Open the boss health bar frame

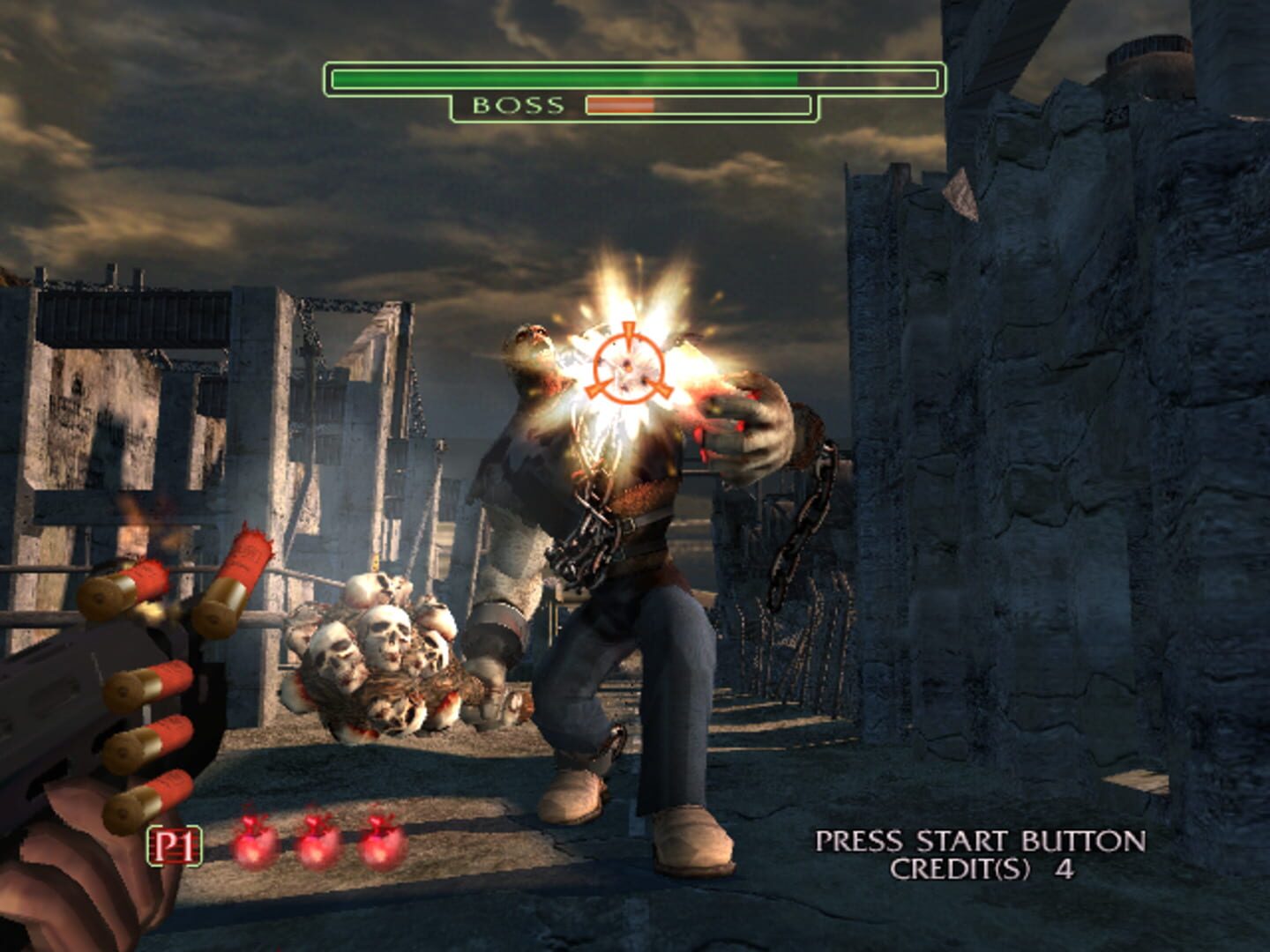point(695,106)
